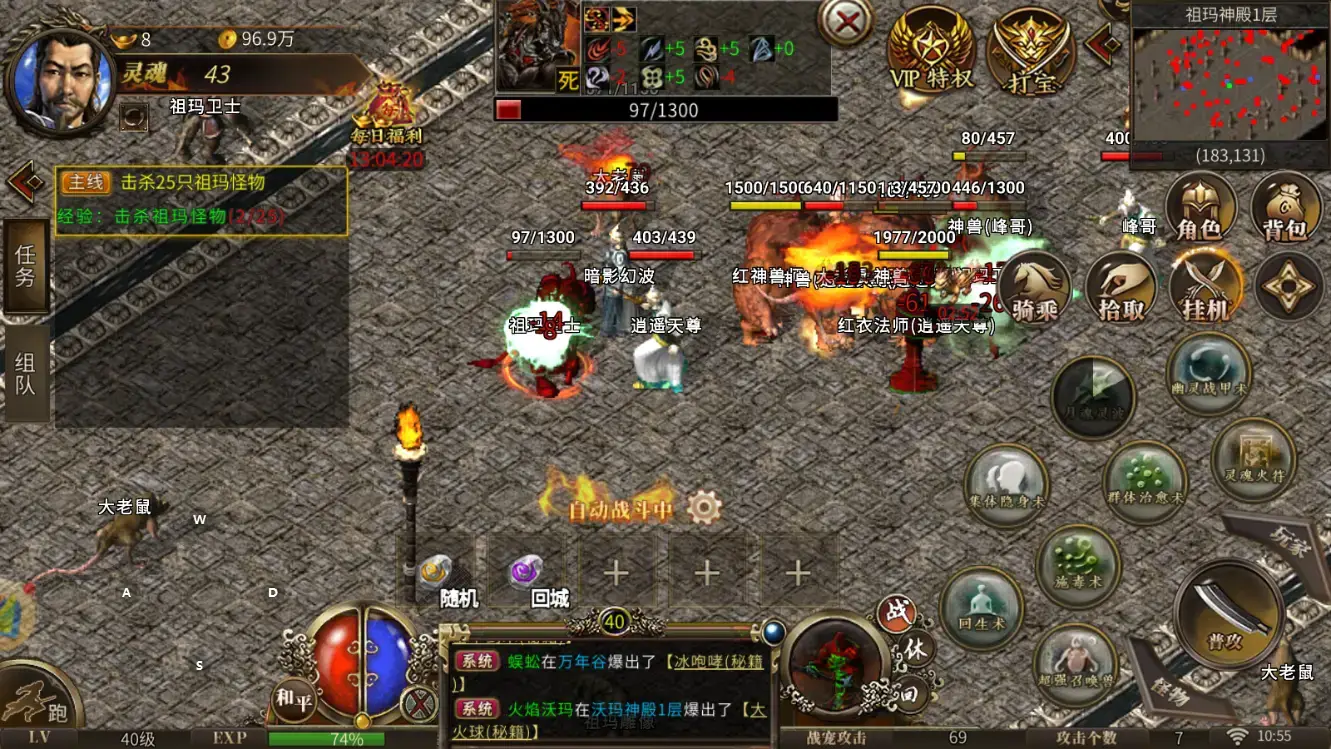Open the auto-battle gear settings
Viewport: 1331px width, 749px height.
point(705,508)
